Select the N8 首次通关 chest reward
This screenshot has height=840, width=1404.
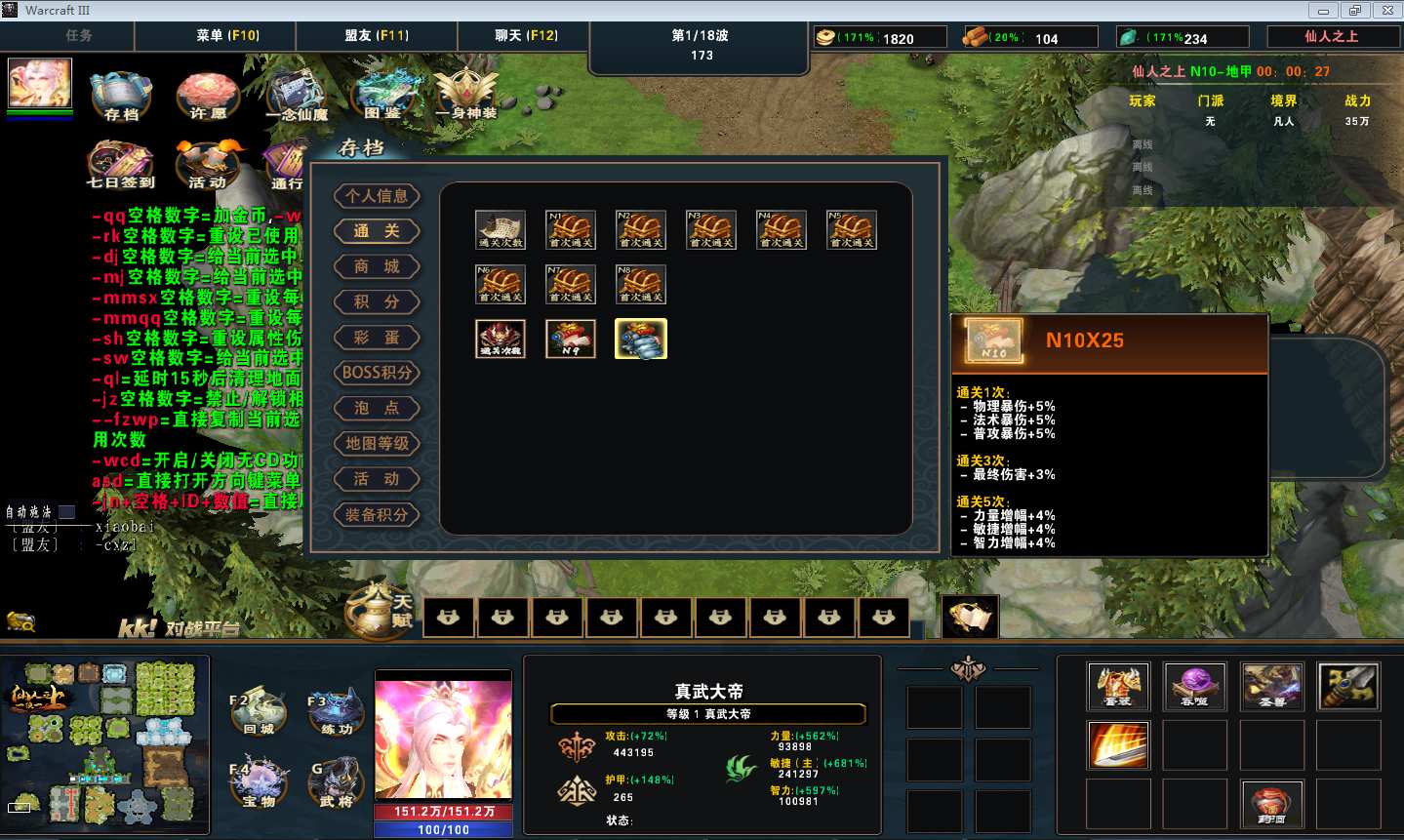[x=641, y=285]
